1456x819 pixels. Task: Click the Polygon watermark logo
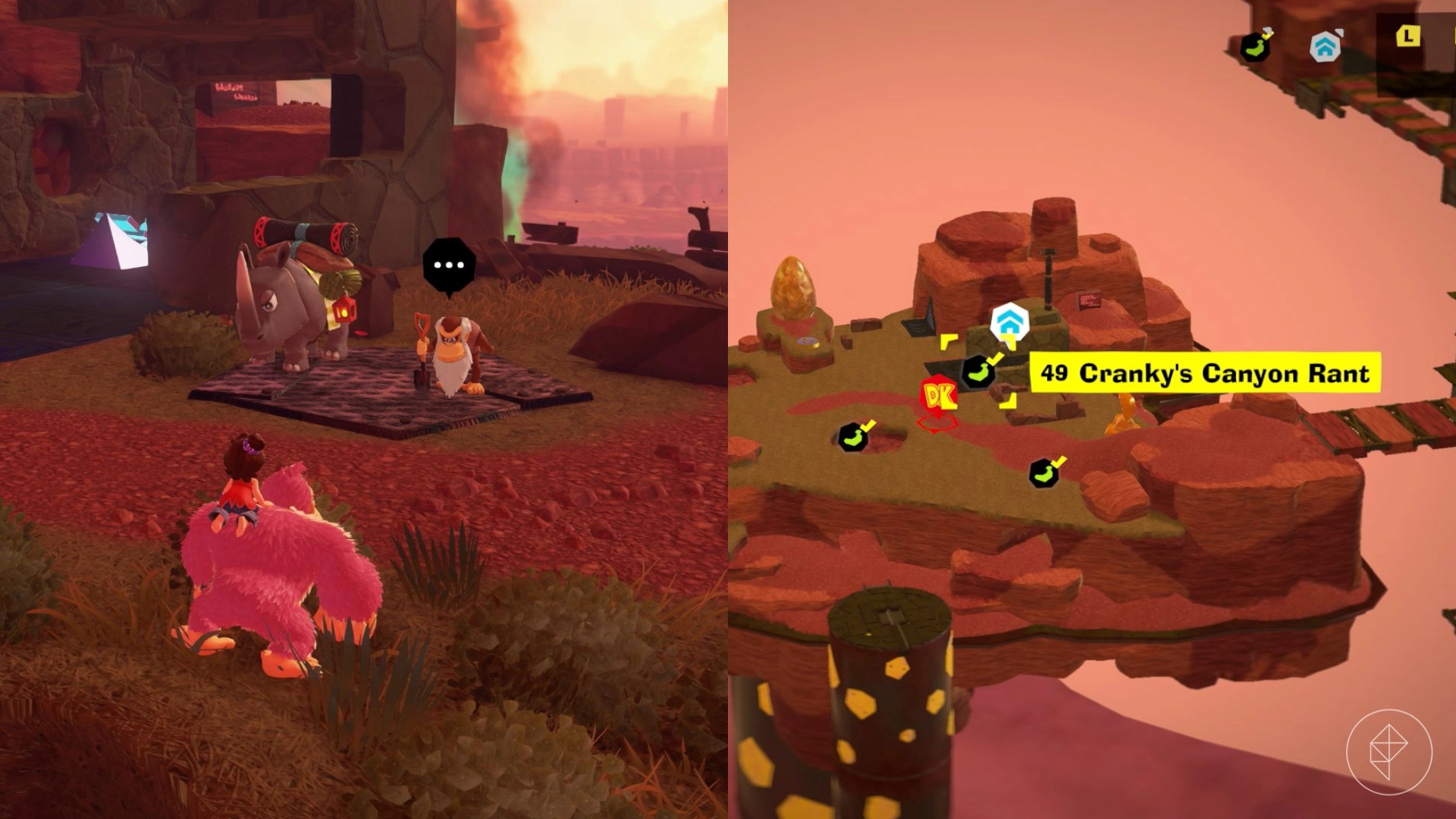pyautogui.click(x=1389, y=752)
